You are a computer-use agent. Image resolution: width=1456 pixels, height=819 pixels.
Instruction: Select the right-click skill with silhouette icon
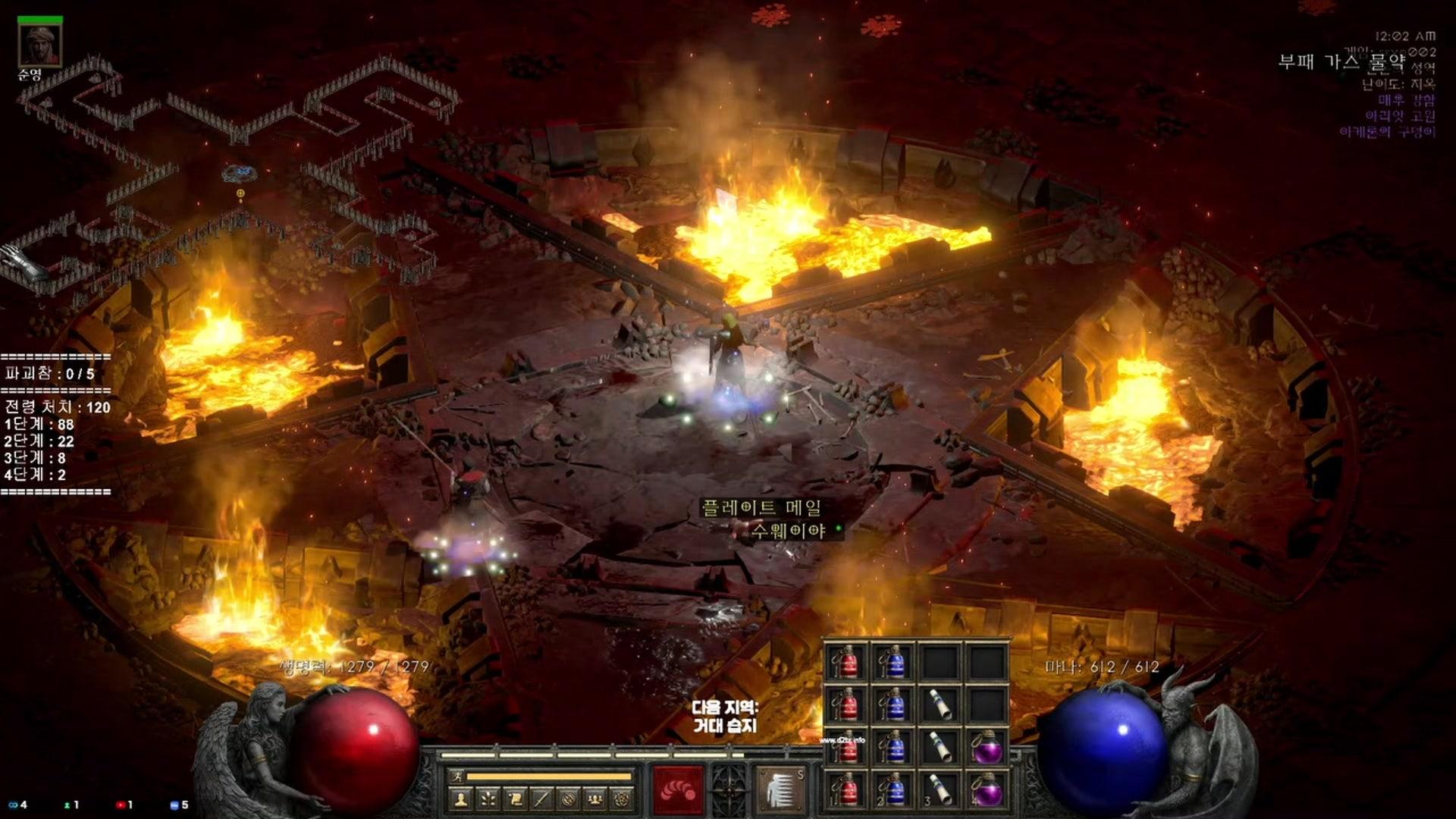[x=780, y=790]
